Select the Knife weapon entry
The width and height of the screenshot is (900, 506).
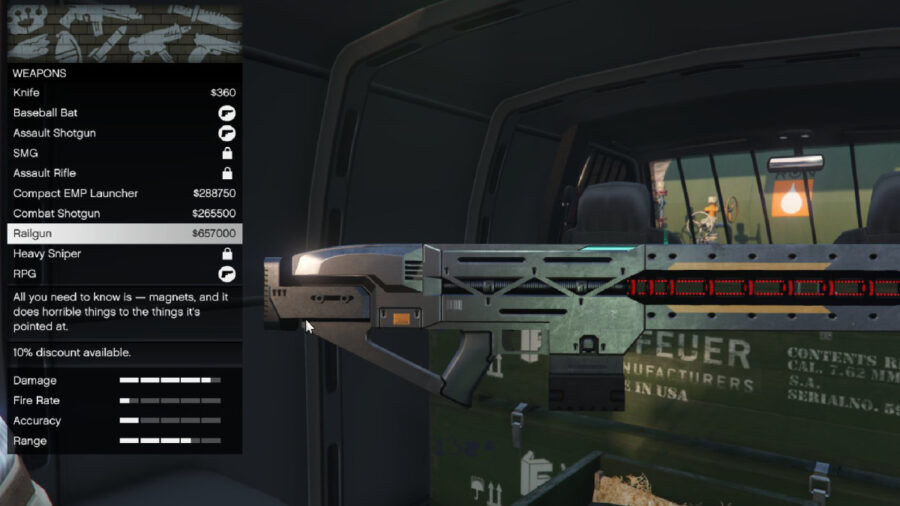124,93
